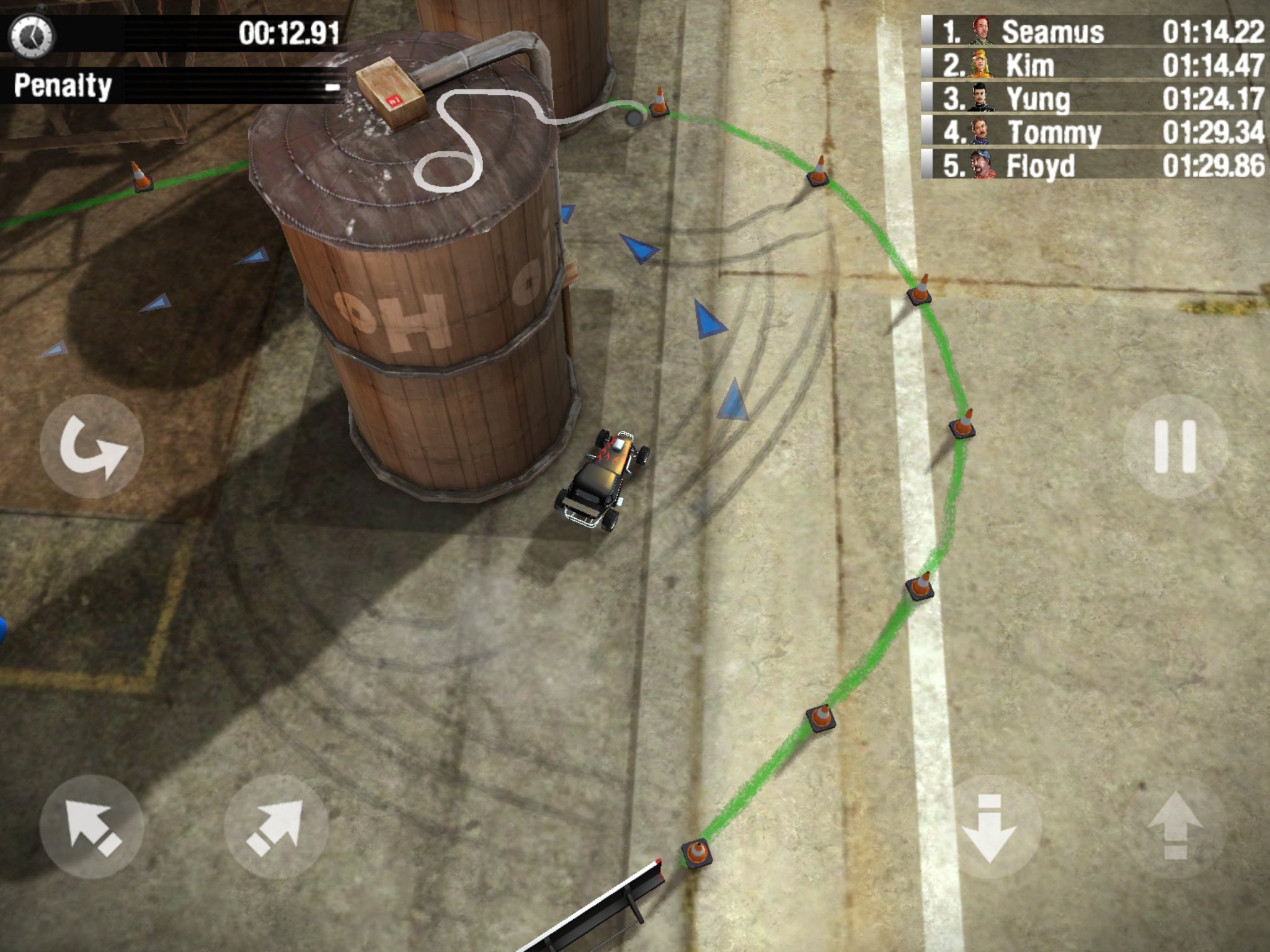
Task: Click Tommy's leaderboard entry
Action: pyautogui.click(x=1094, y=132)
